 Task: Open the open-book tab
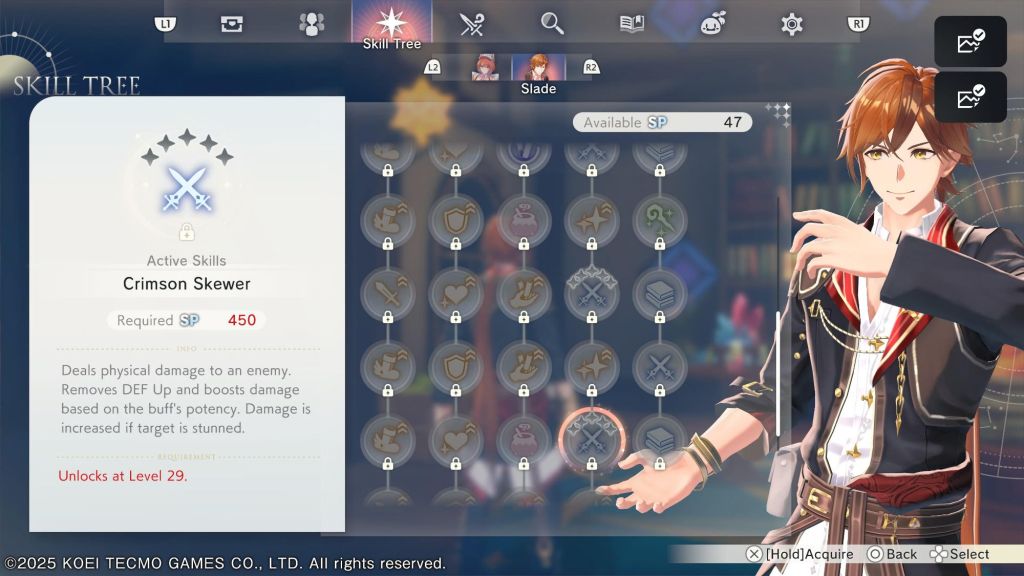(632, 24)
